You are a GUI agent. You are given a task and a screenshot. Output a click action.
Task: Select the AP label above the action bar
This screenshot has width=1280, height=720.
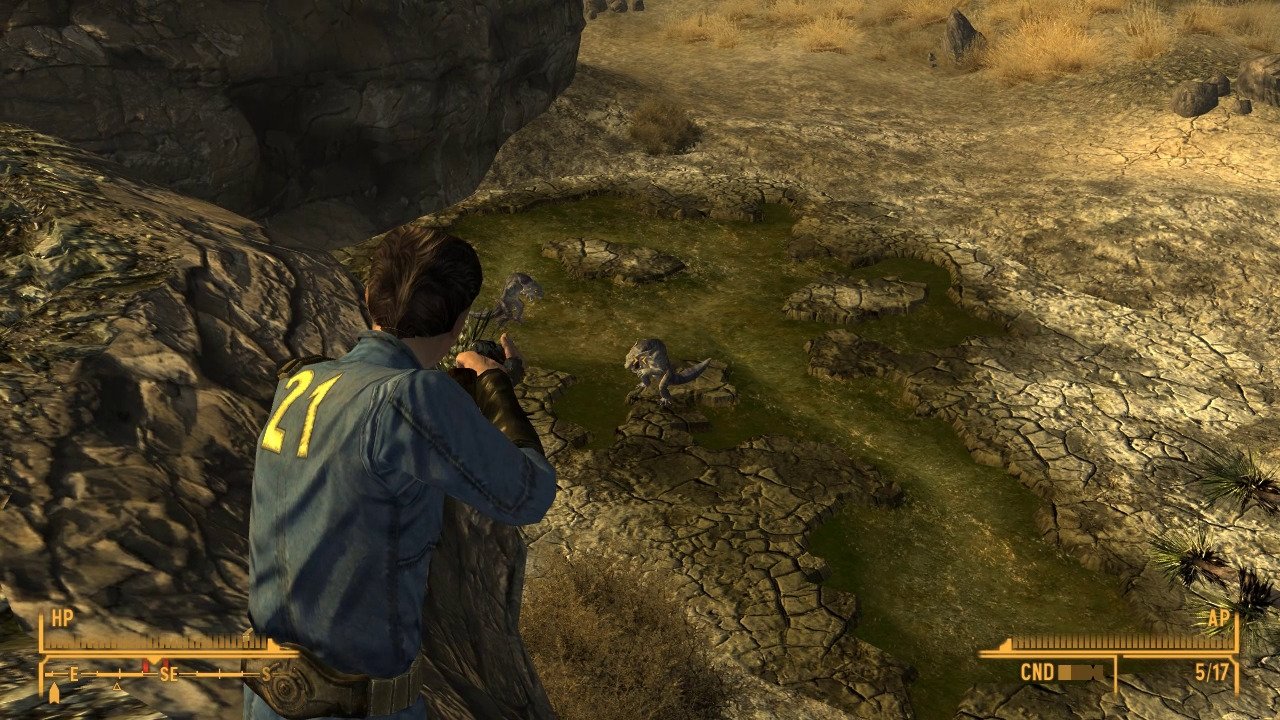[1220, 618]
